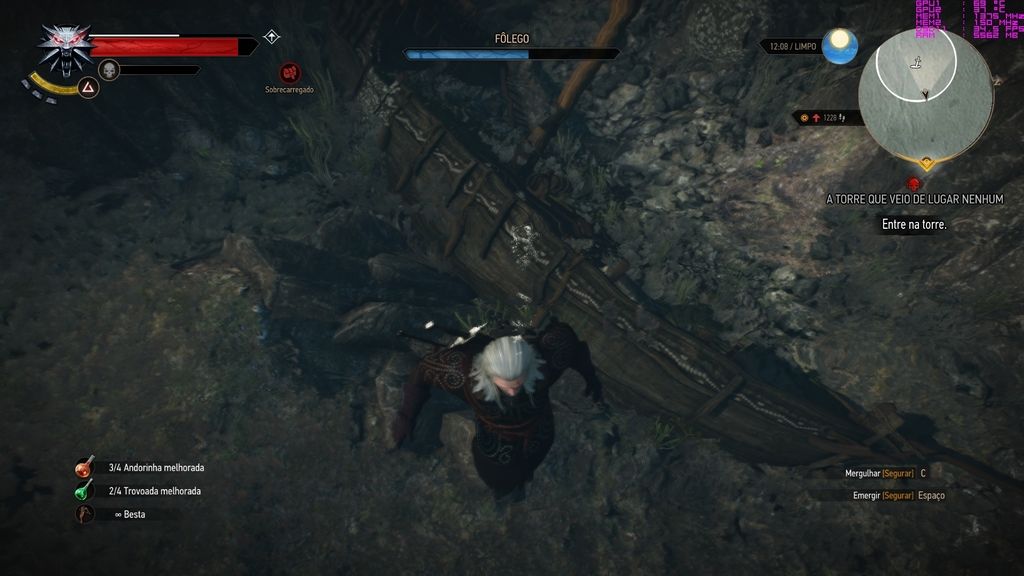The width and height of the screenshot is (1024, 576).
Task: Click the sunny weather time icon
Action: point(840,46)
